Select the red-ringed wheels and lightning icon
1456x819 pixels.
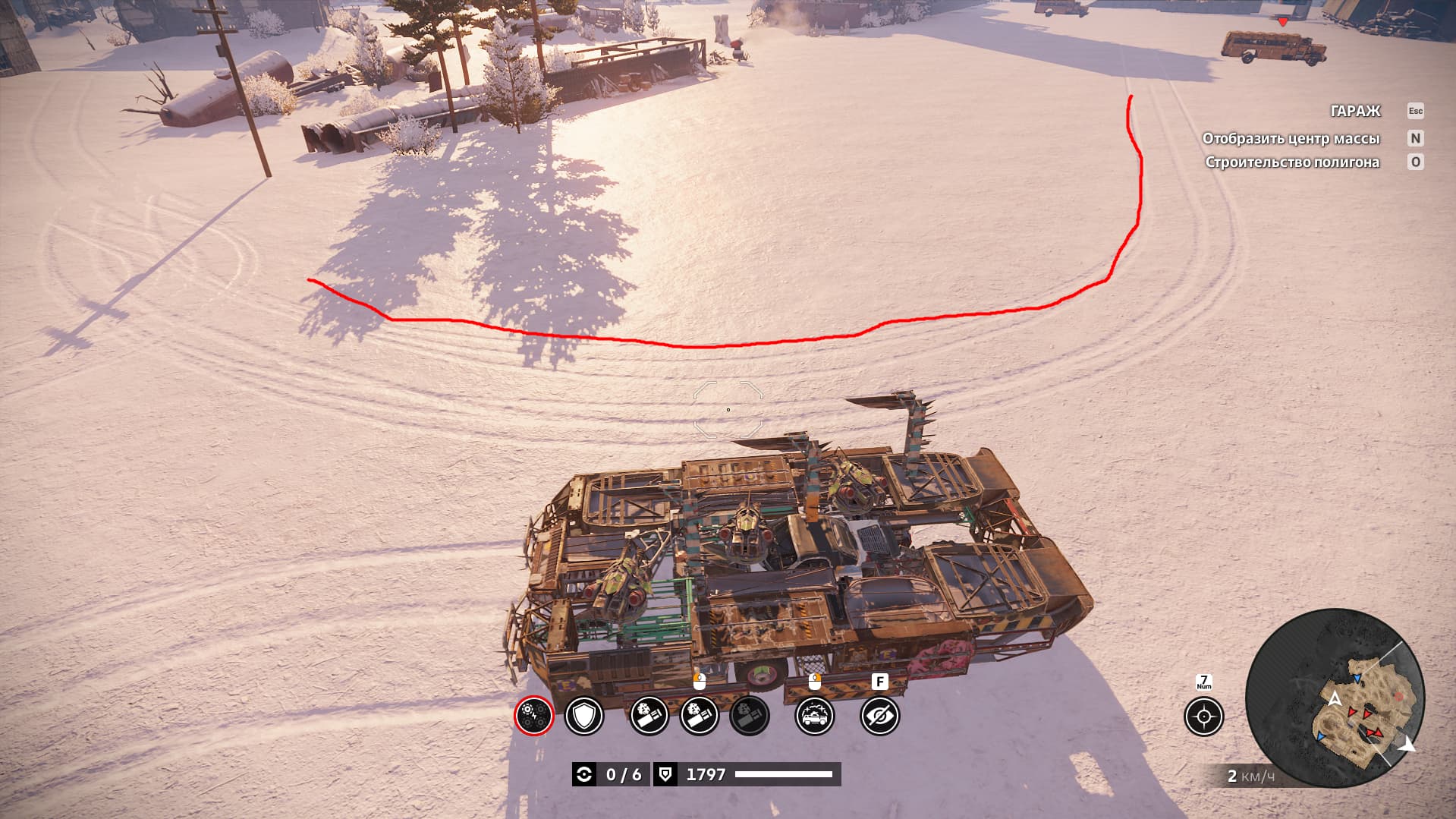(x=533, y=716)
